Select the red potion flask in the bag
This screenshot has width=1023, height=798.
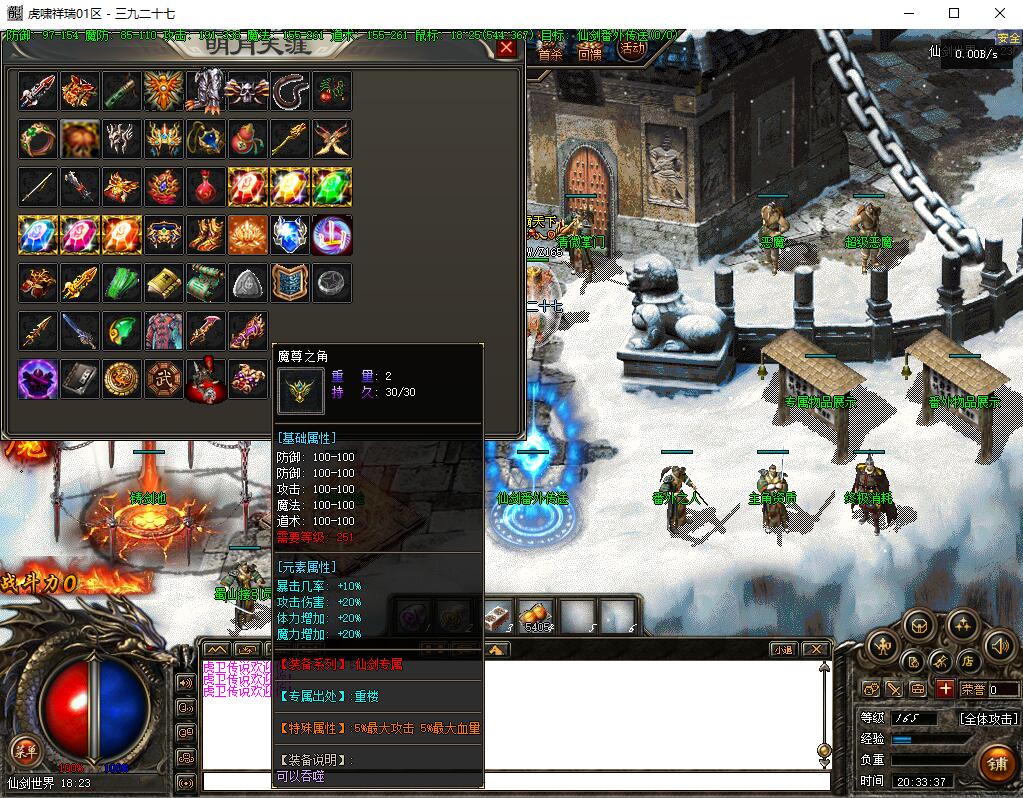tap(206, 186)
